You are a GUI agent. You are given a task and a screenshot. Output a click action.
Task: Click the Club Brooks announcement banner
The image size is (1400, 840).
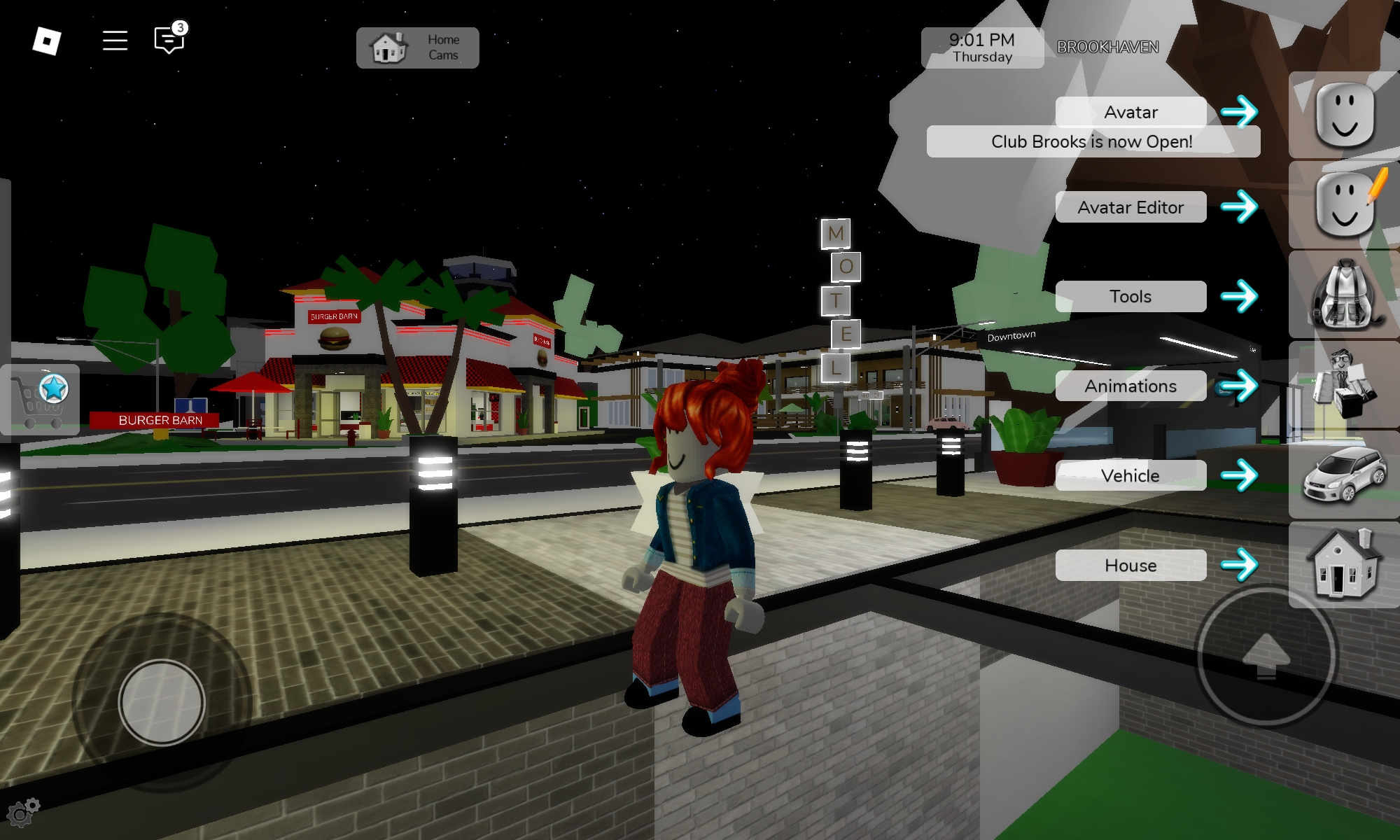click(1092, 141)
